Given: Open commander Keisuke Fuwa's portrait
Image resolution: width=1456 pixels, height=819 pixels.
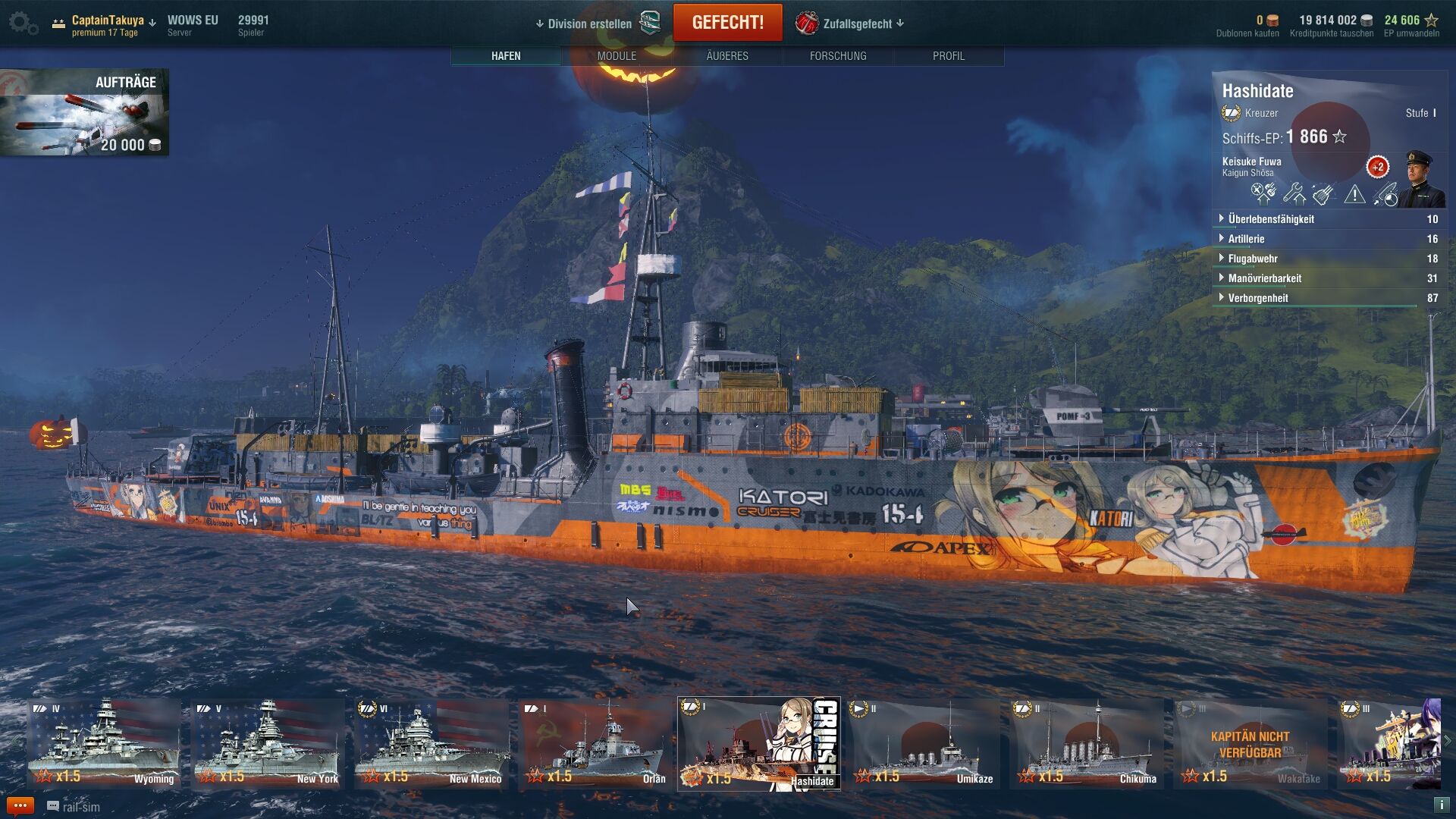Looking at the screenshot, I should click(x=1420, y=179).
